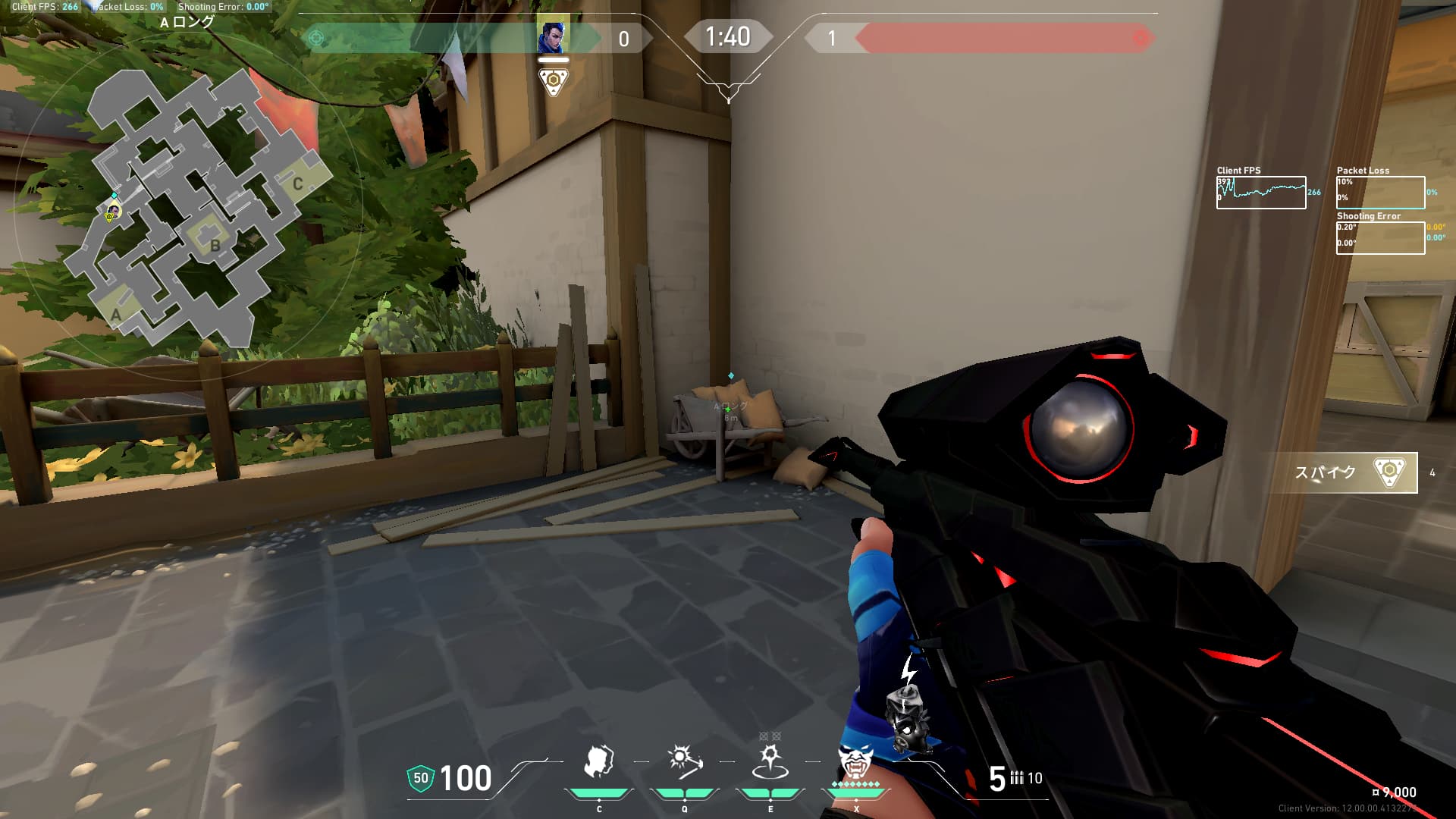Select the C site label on minimap
The height and width of the screenshot is (819, 1456).
coord(298,184)
